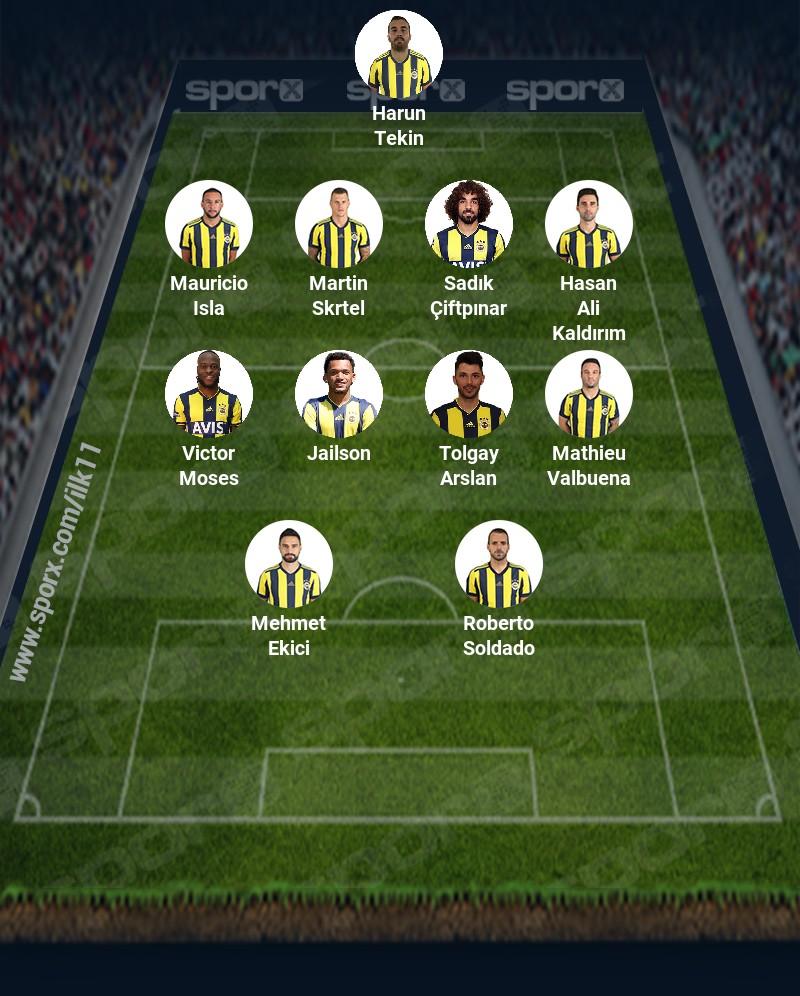Image resolution: width=800 pixels, height=996 pixels.
Task: Pick Tolgay Arslan's portrait
Action: click(469, 394)
